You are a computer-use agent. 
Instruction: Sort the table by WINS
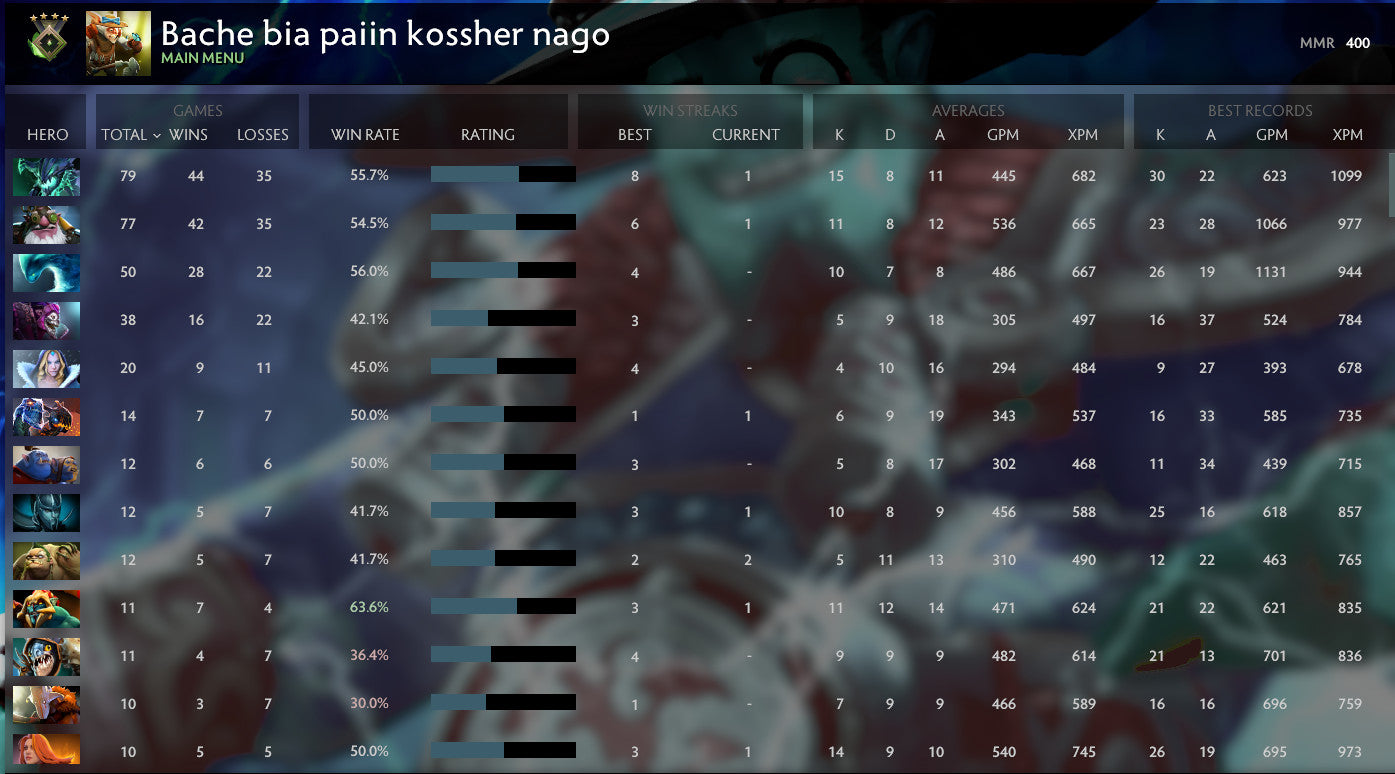click(190, 134)
